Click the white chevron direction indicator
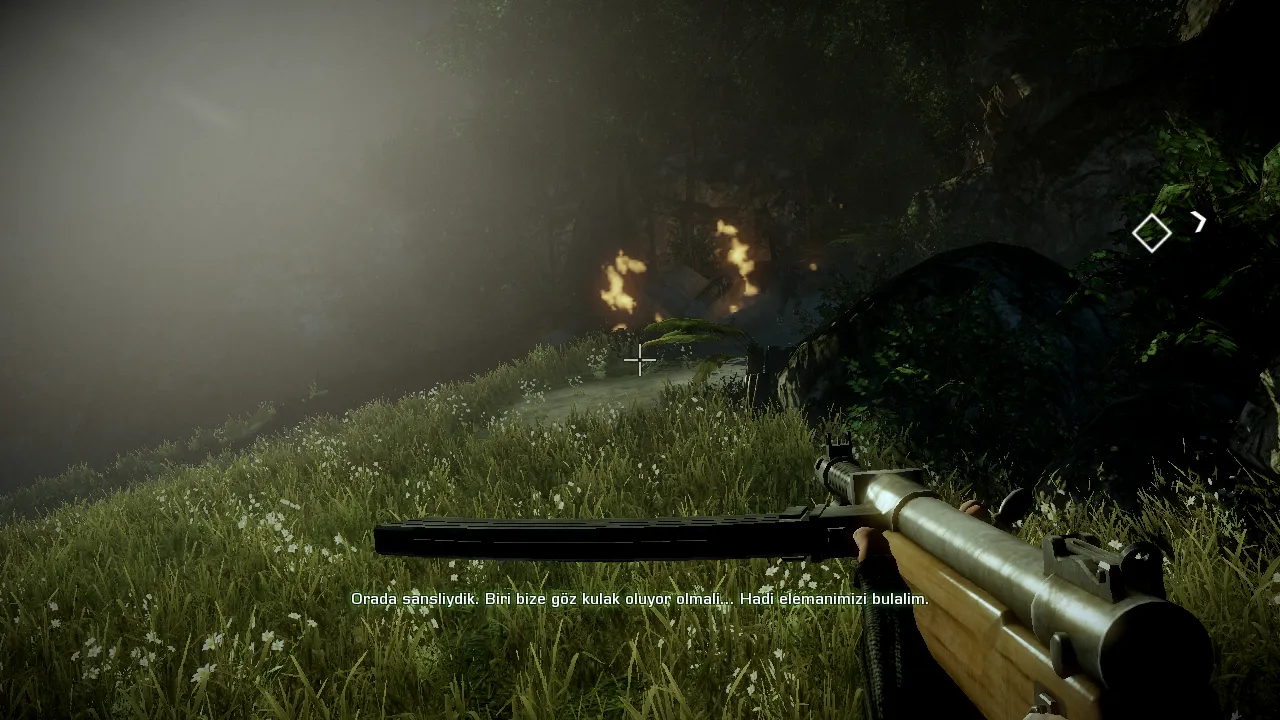1280x720 pixels. pyautogui.click(x=1198, y=222)
